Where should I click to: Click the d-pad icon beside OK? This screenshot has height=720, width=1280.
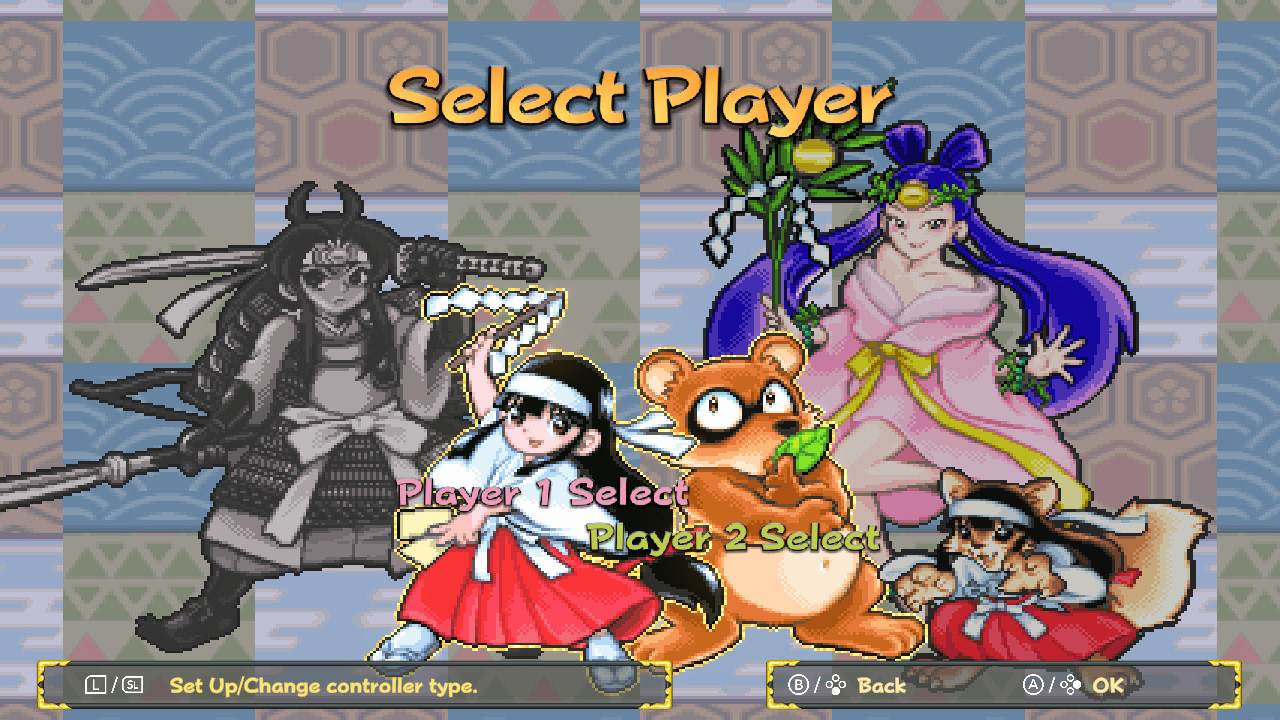pyautogui.click(x=1072, y=684)
